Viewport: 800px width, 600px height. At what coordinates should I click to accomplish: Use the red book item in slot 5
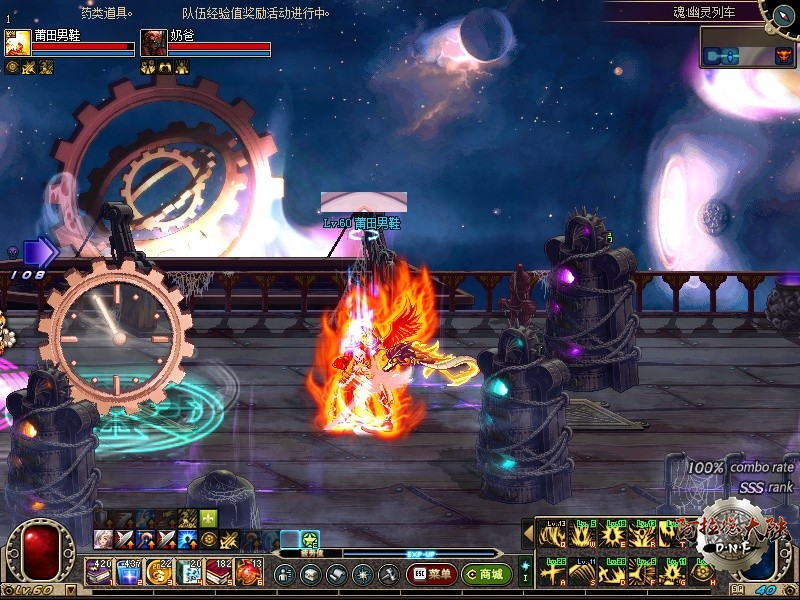(218, 573)
